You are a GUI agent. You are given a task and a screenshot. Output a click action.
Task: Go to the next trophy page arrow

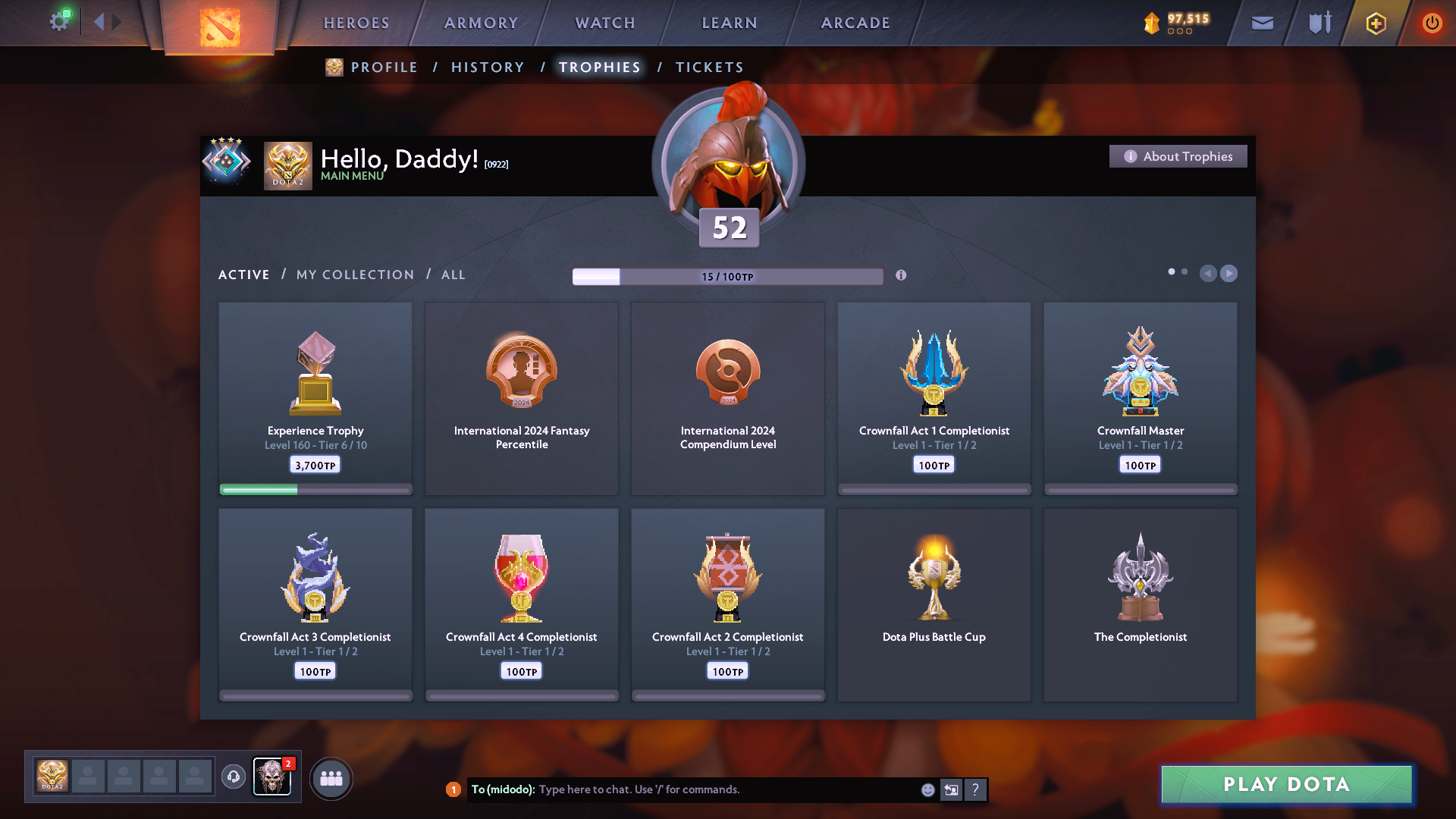(x=1229, y=273)
